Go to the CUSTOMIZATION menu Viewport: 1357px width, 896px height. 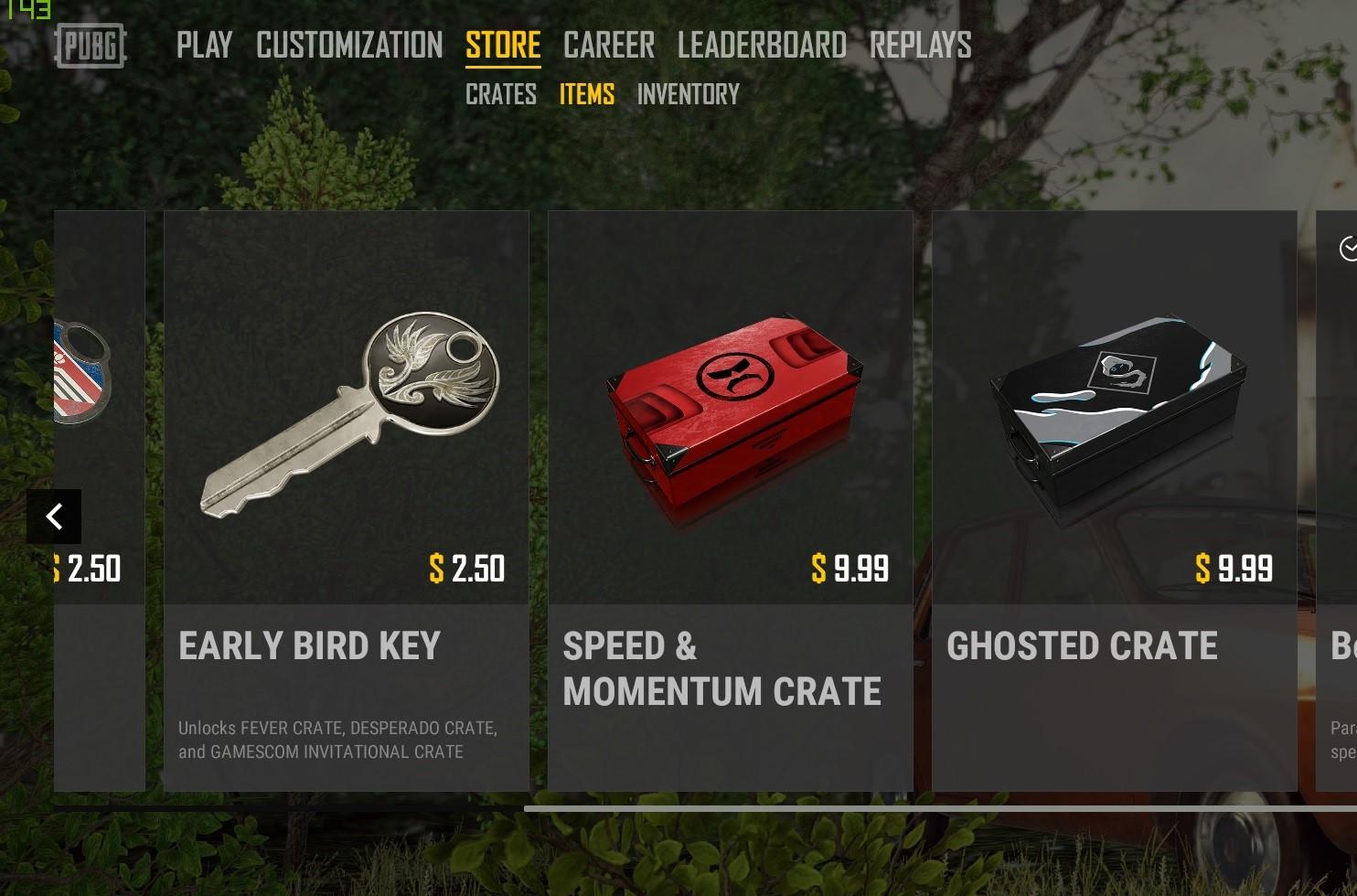coord(349,45)
